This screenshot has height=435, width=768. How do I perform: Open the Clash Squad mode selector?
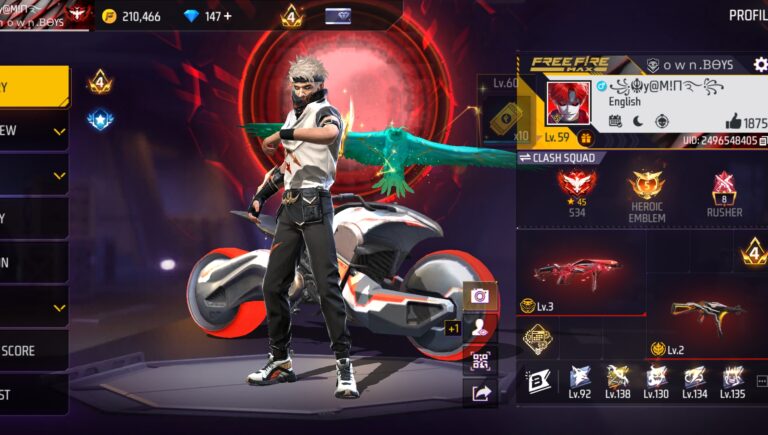[x=558, y=157]
